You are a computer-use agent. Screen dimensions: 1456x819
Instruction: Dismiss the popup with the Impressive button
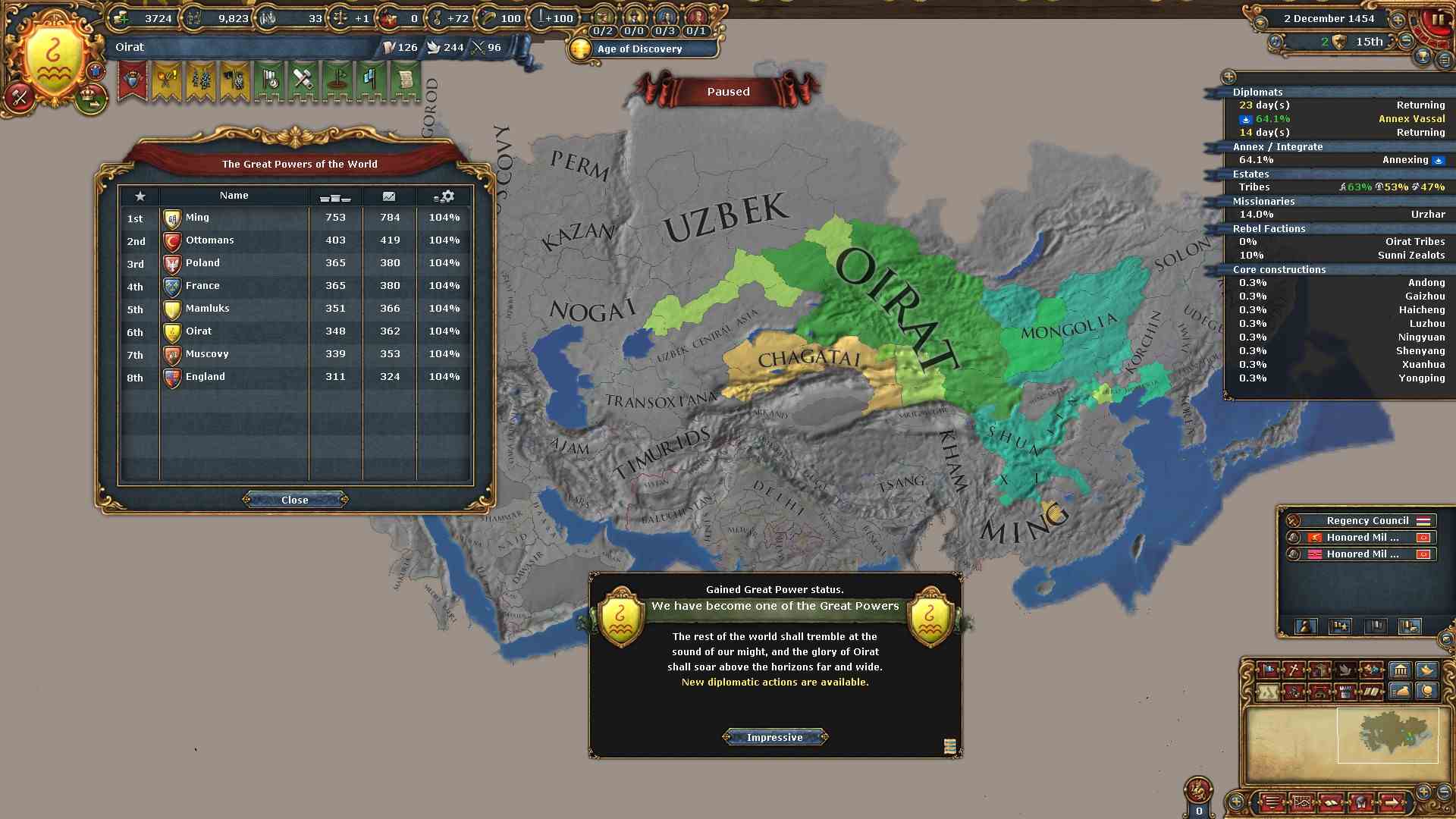(774, 737)
